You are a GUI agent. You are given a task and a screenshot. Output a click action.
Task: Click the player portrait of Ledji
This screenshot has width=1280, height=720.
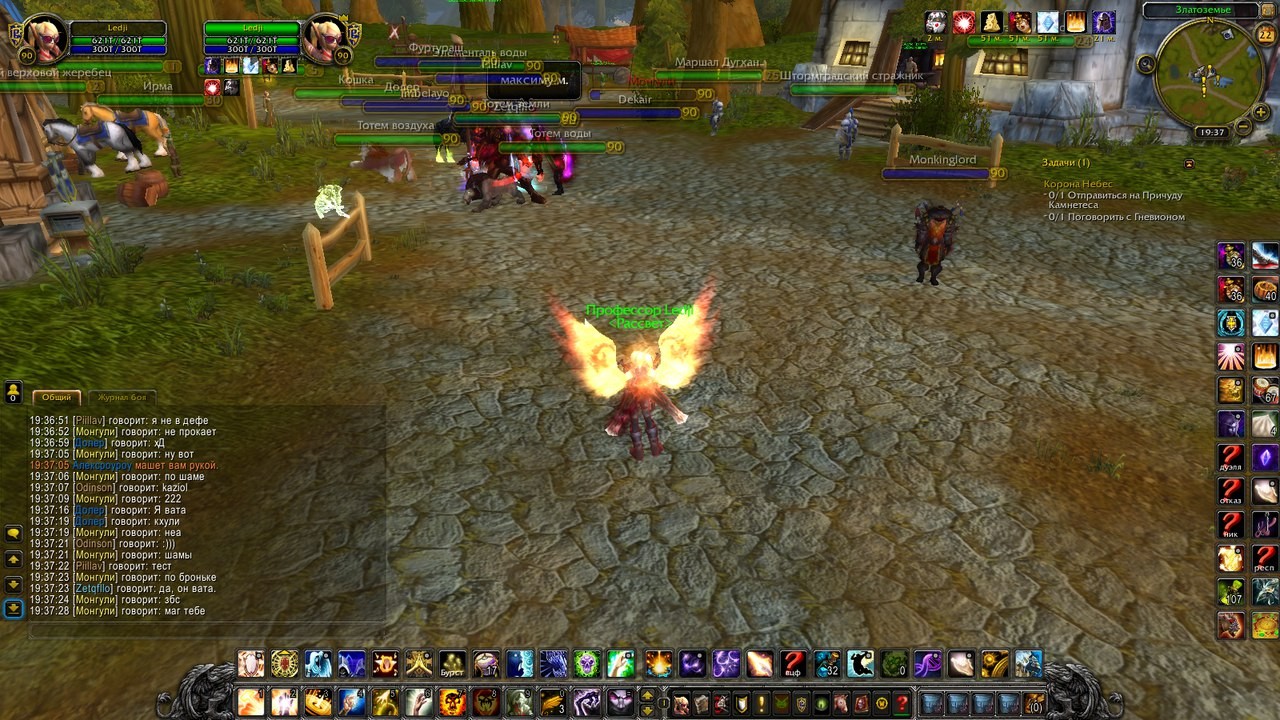(x=44, y=37)
